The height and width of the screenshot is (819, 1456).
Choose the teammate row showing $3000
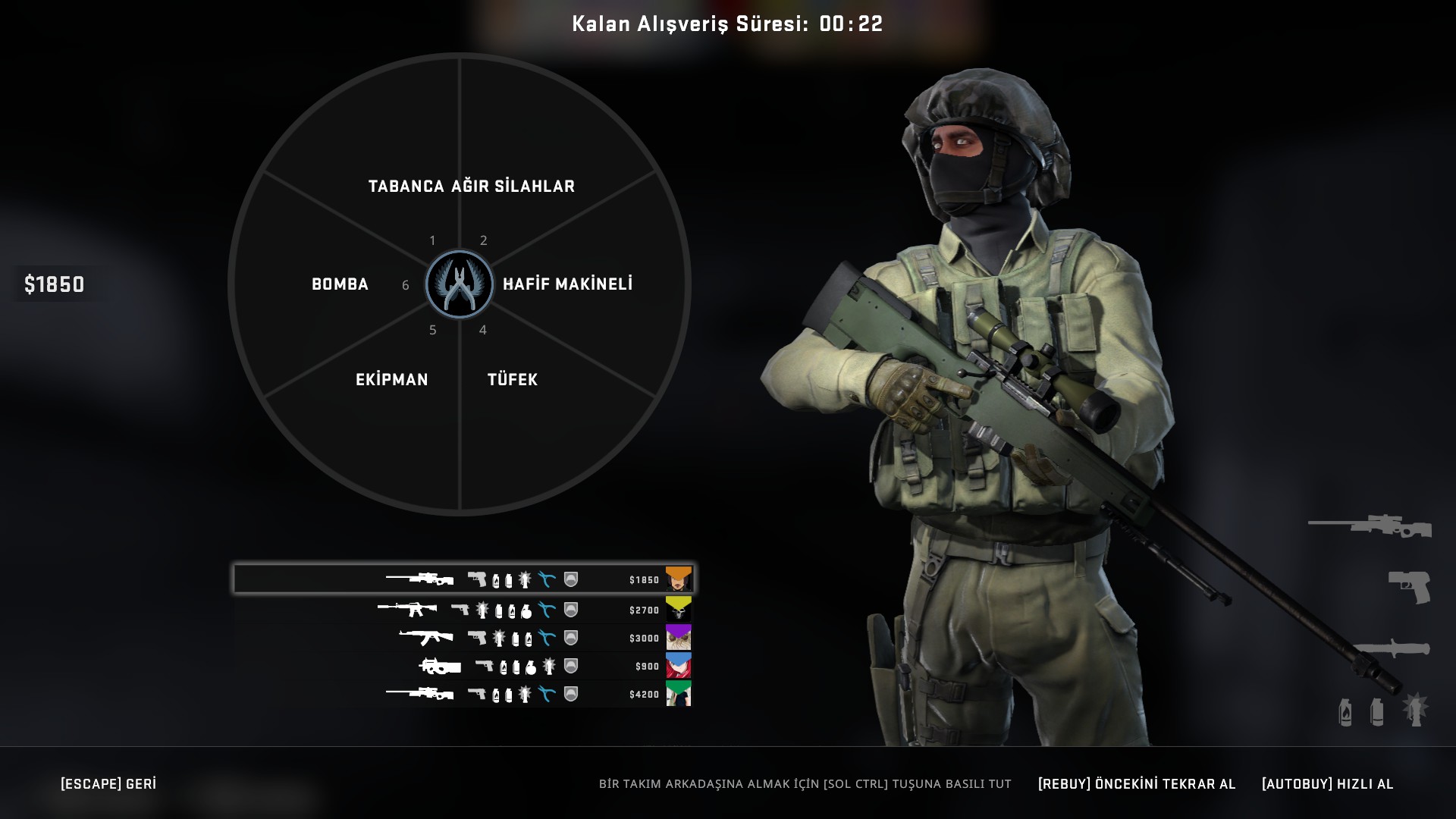(x=463, y=638)
